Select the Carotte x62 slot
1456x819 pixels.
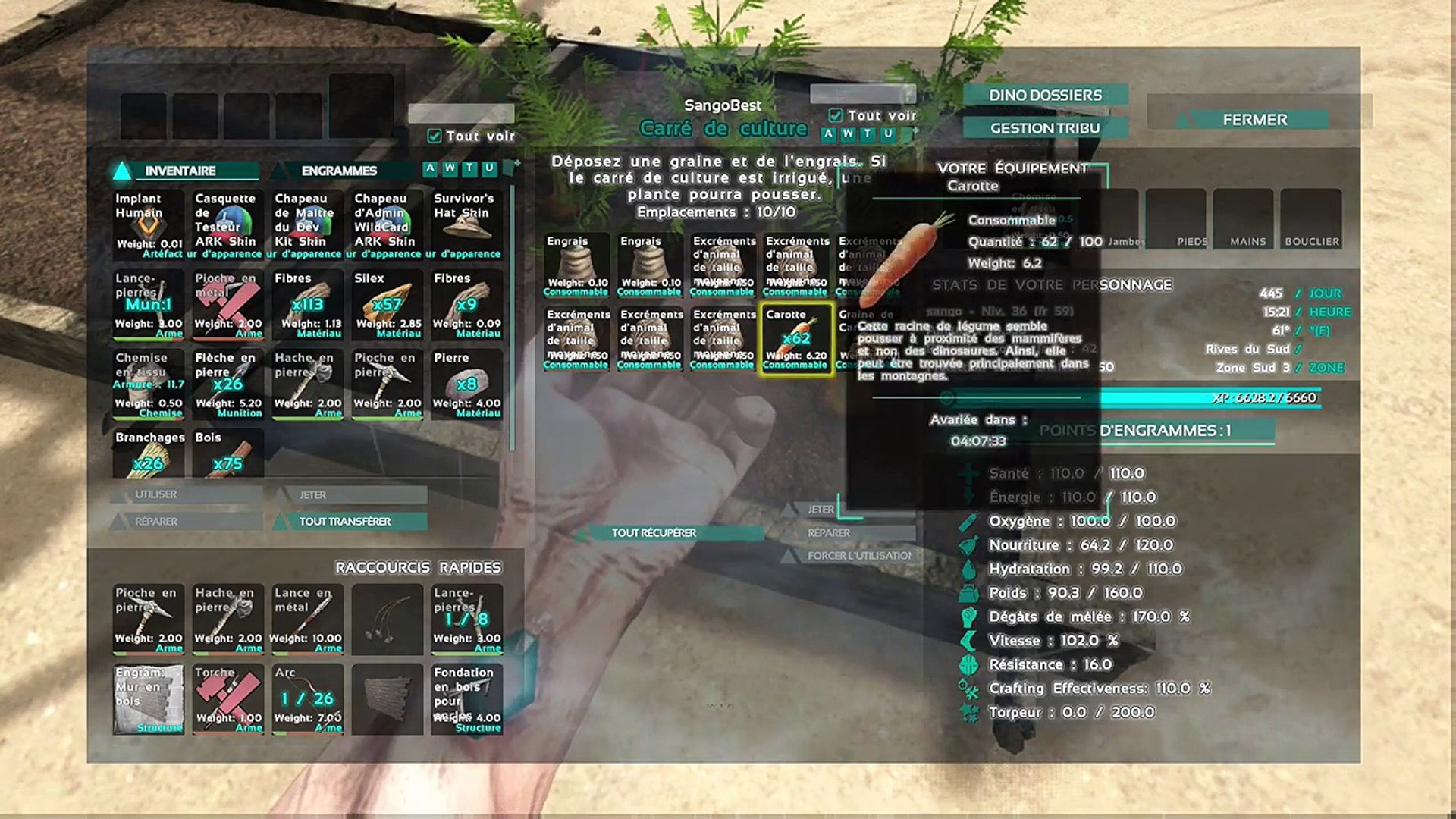[x=796, y=338]
